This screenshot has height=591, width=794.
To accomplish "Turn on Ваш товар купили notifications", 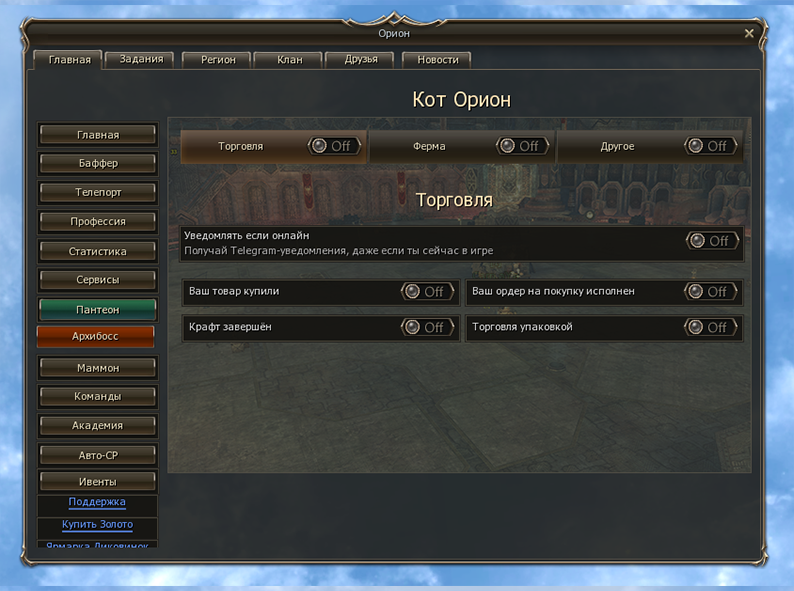I will point(426,292).
